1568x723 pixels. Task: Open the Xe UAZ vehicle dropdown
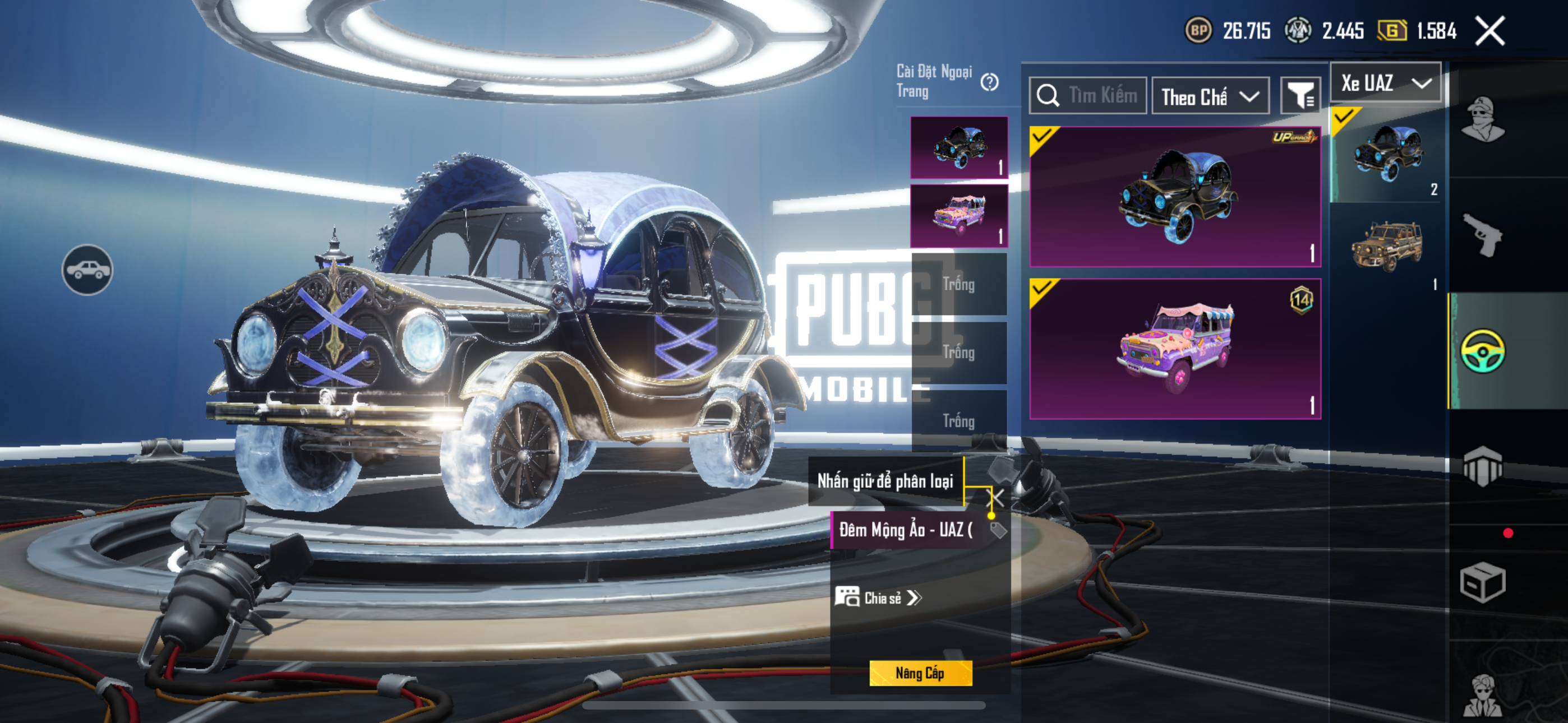tap(1385, 83)
